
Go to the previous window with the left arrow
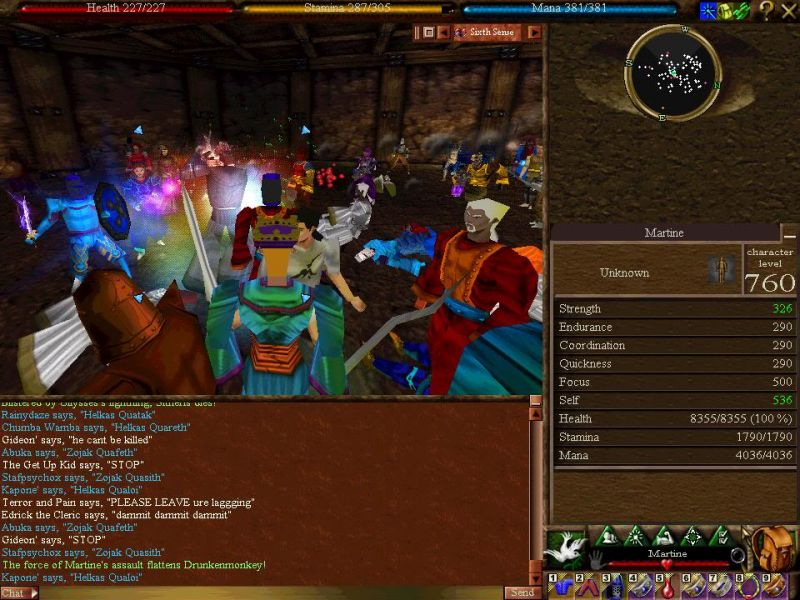click(445, 32)
